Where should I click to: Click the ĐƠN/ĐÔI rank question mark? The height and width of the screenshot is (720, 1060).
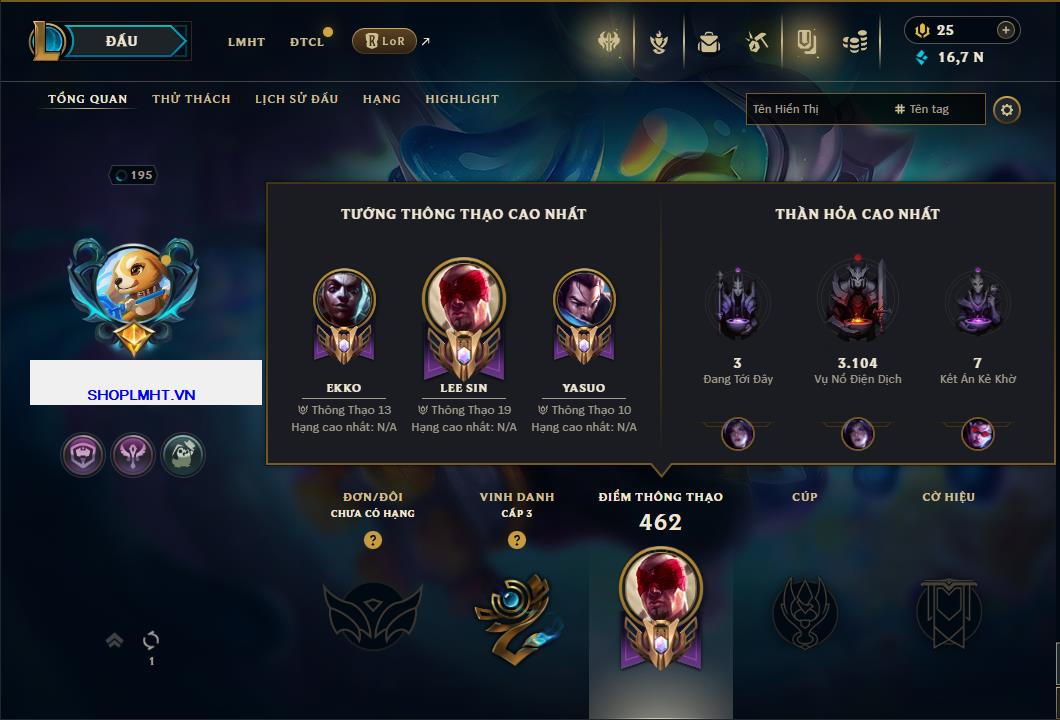(373, 540)
